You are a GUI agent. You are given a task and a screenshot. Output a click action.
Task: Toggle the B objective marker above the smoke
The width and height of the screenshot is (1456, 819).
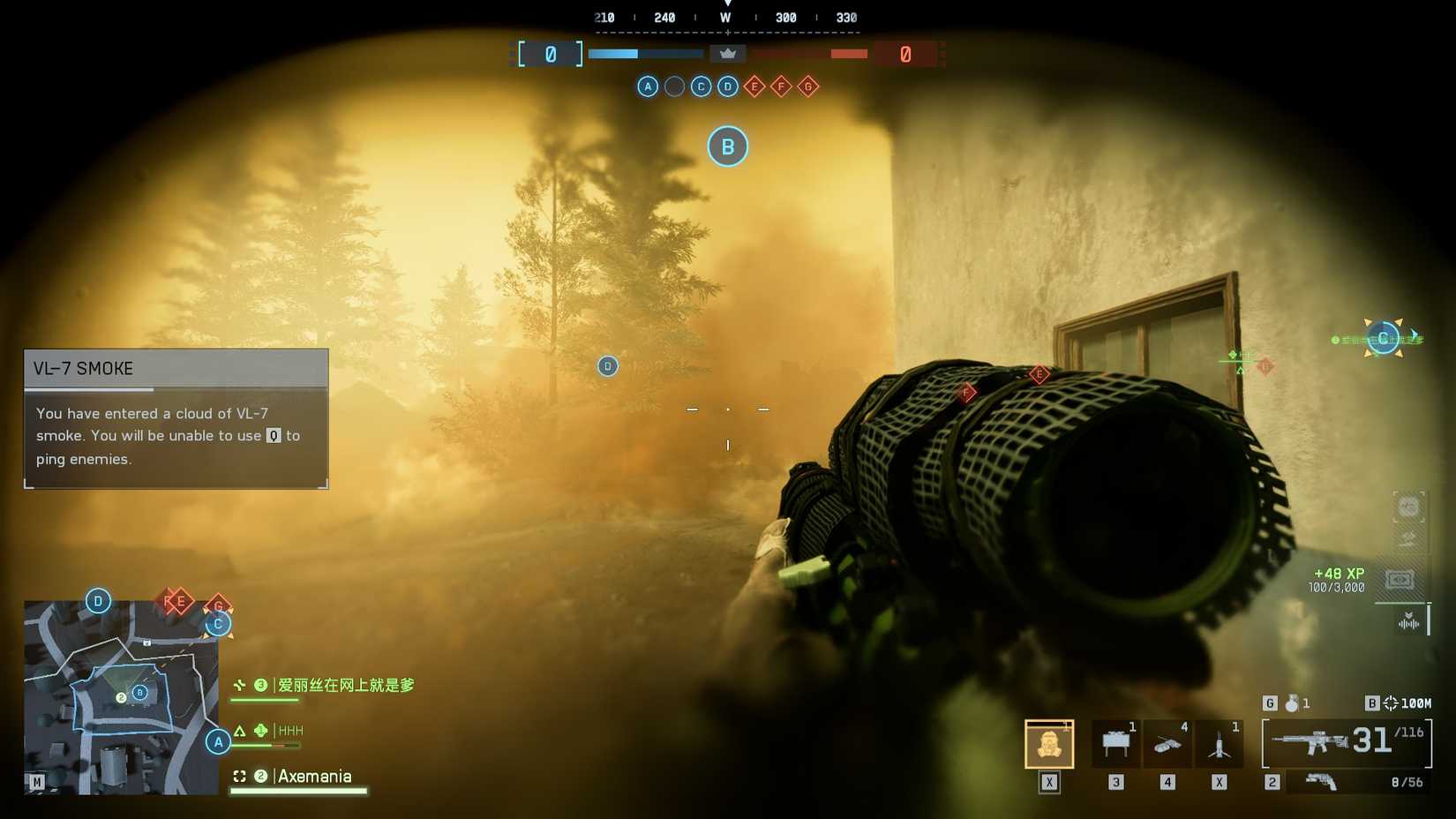726,147
